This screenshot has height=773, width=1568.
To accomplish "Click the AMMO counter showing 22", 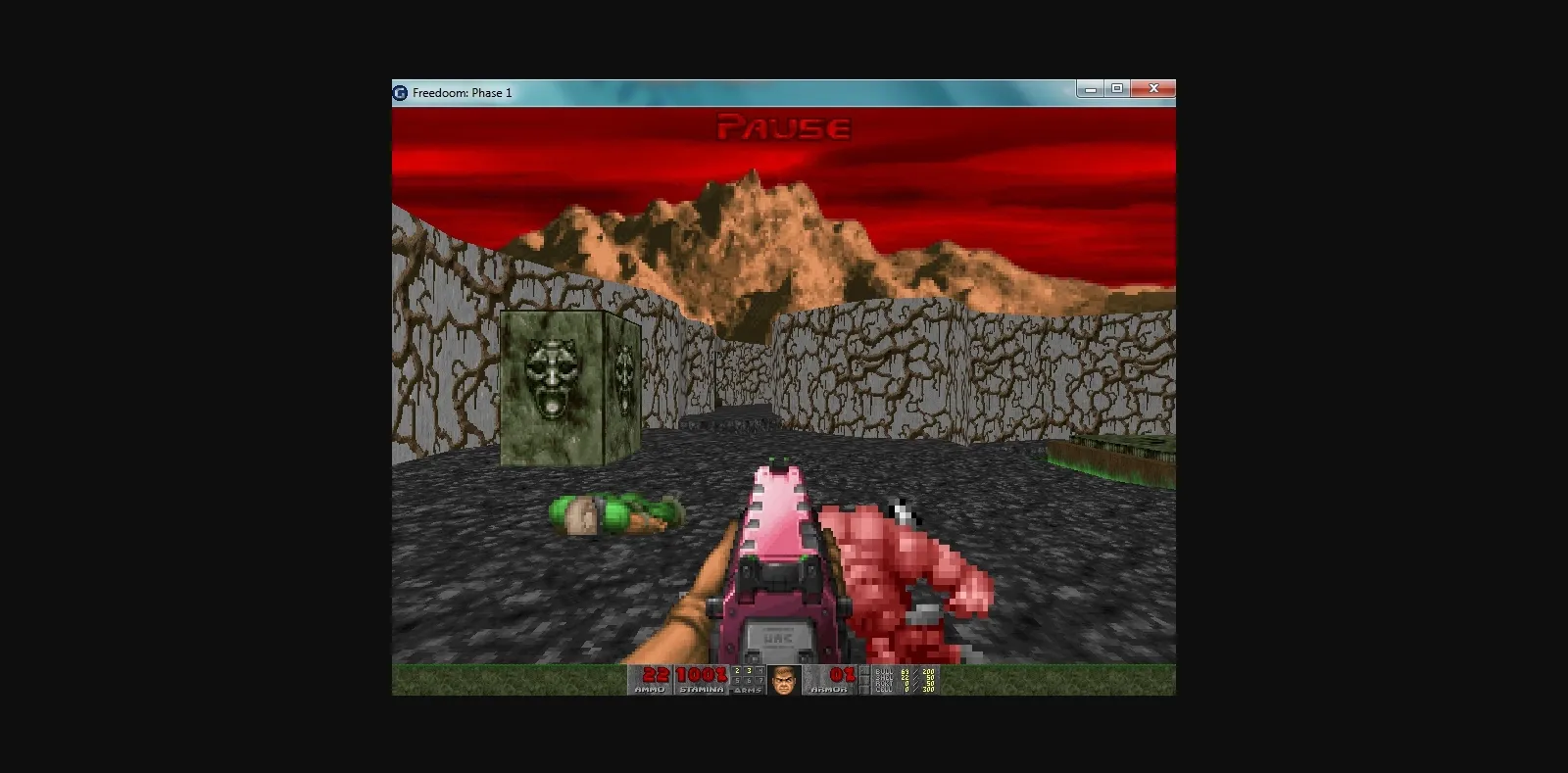I will coord(654,674).
